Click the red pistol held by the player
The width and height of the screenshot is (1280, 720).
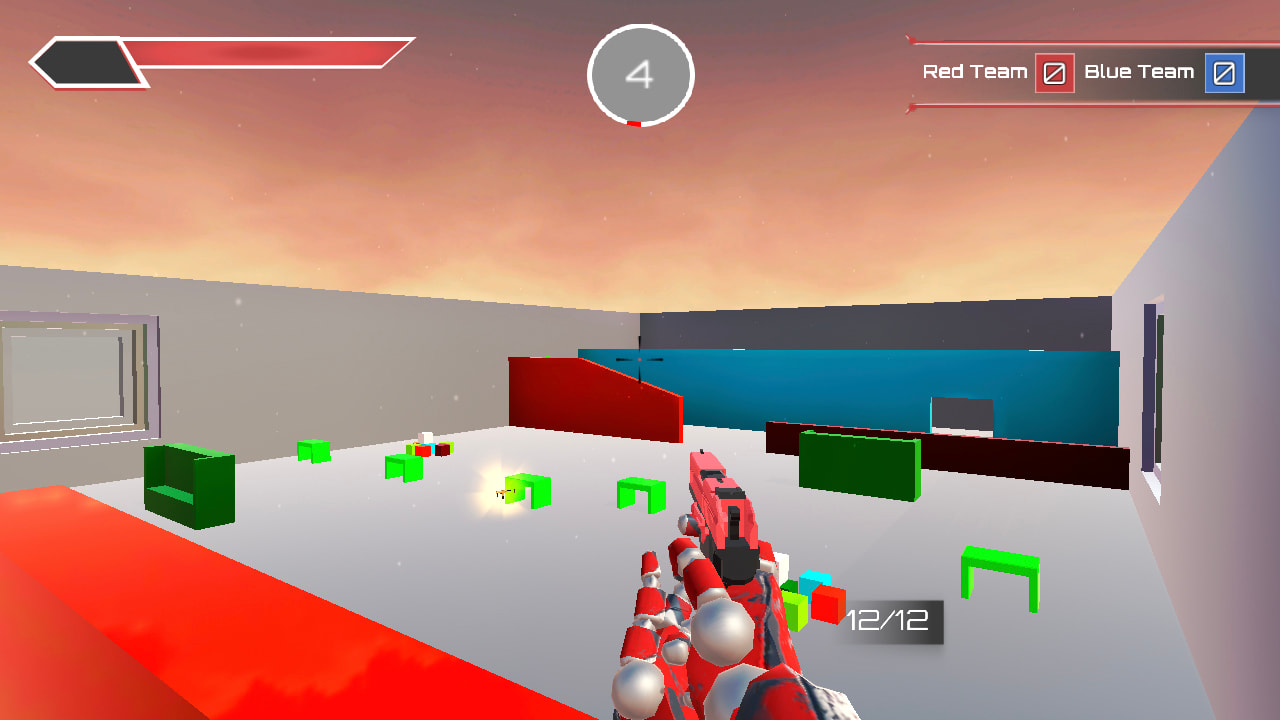point(722,510)
